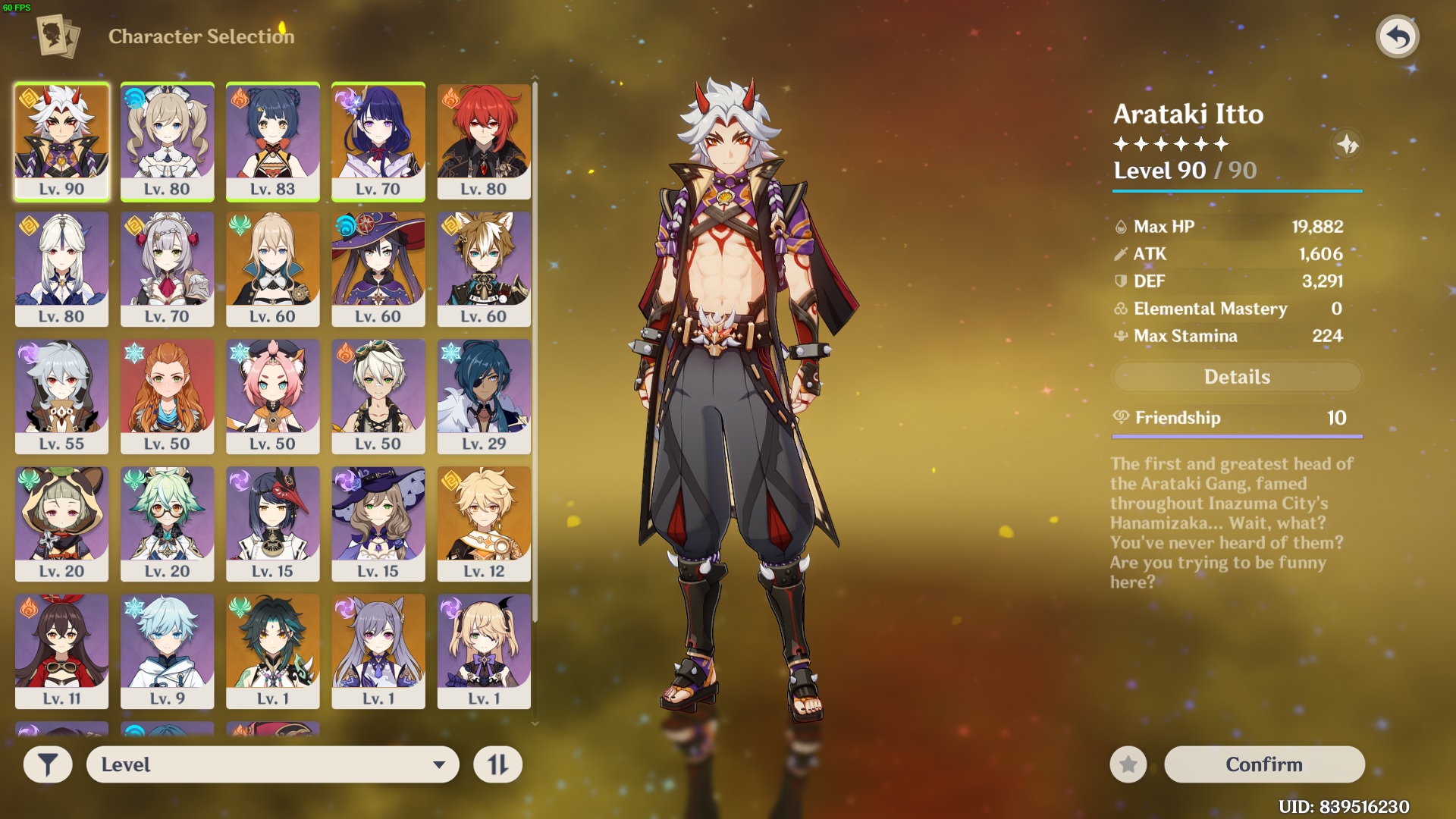Select the Traveler's Lv. 12 portrait
This screenshot has width=1456, height=819.
(x=484, y=523)
